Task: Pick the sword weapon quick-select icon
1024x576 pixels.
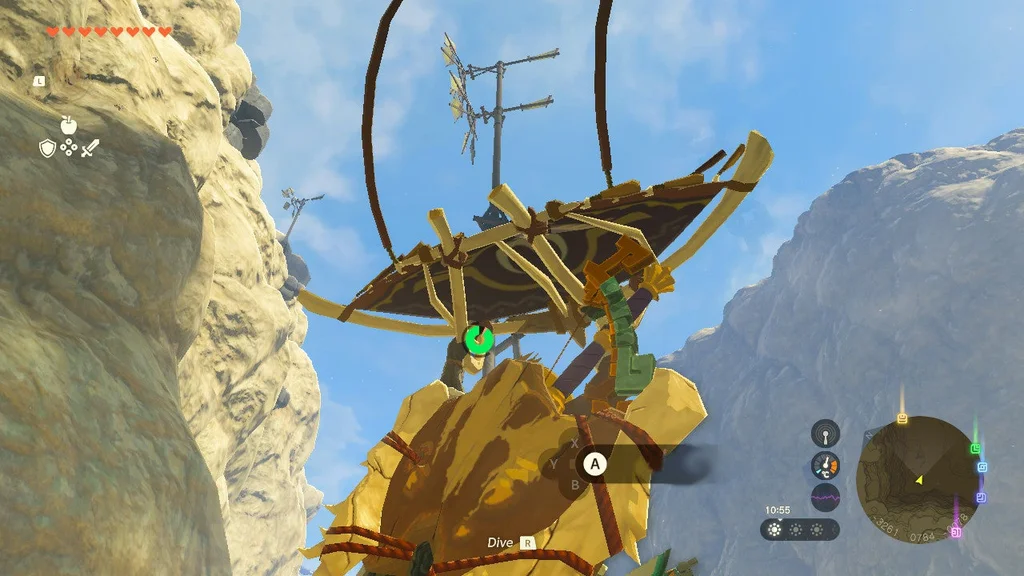Action: [90, 148]
